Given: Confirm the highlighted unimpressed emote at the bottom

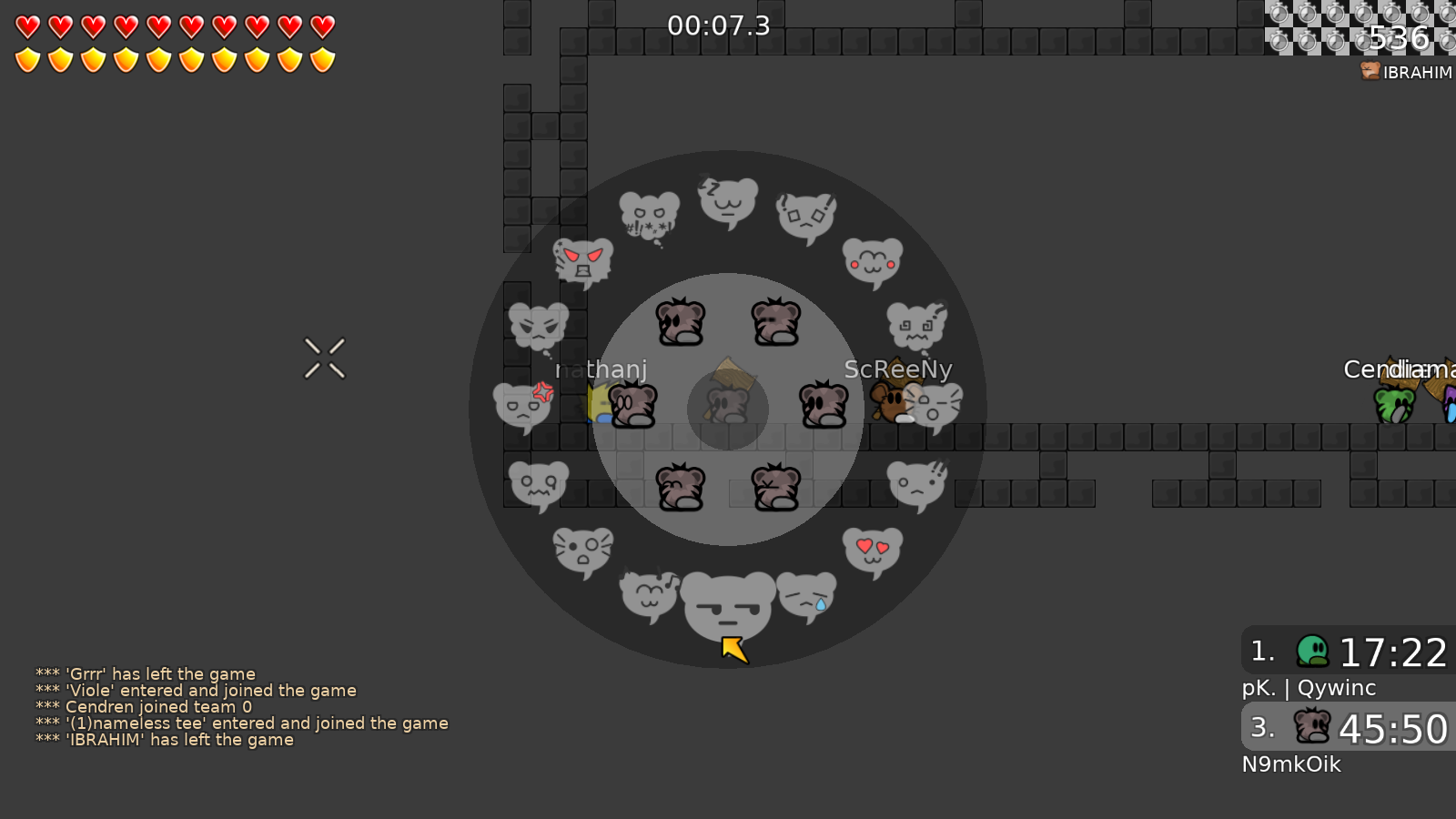Looking at the screenshot, I should [x=728, y=605].
